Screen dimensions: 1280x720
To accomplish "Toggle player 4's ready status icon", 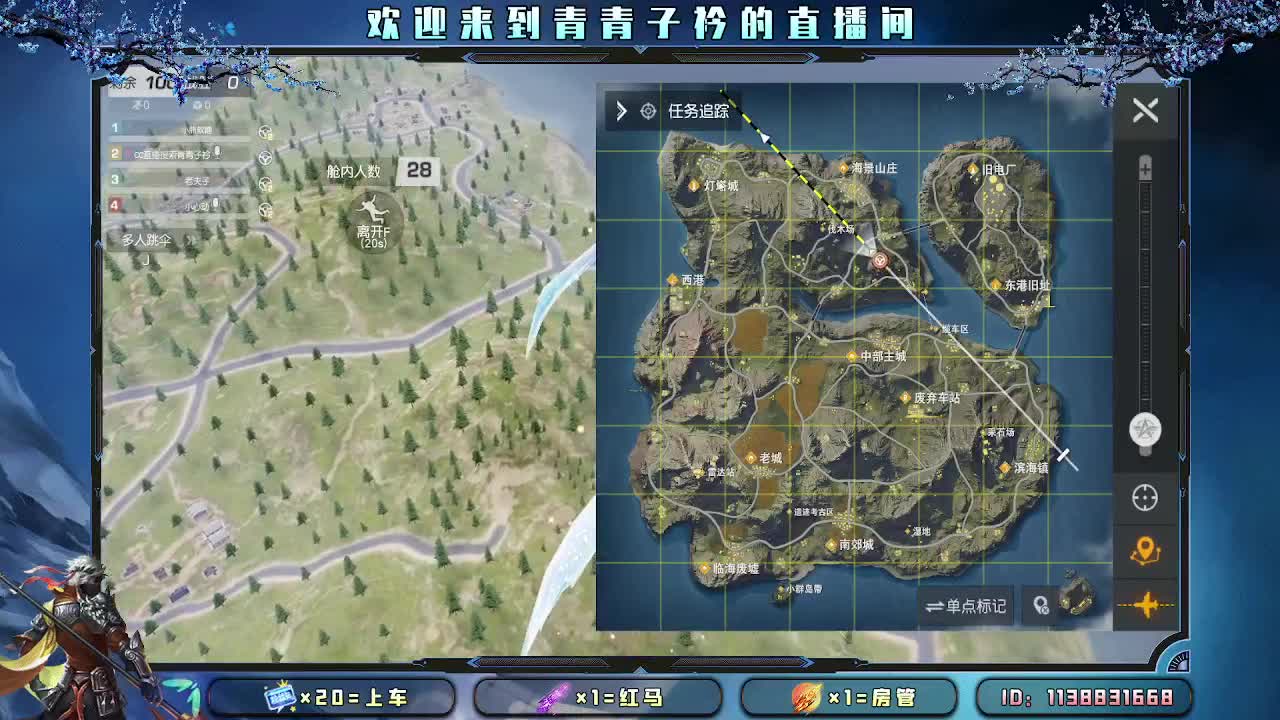I will [267, 206].
